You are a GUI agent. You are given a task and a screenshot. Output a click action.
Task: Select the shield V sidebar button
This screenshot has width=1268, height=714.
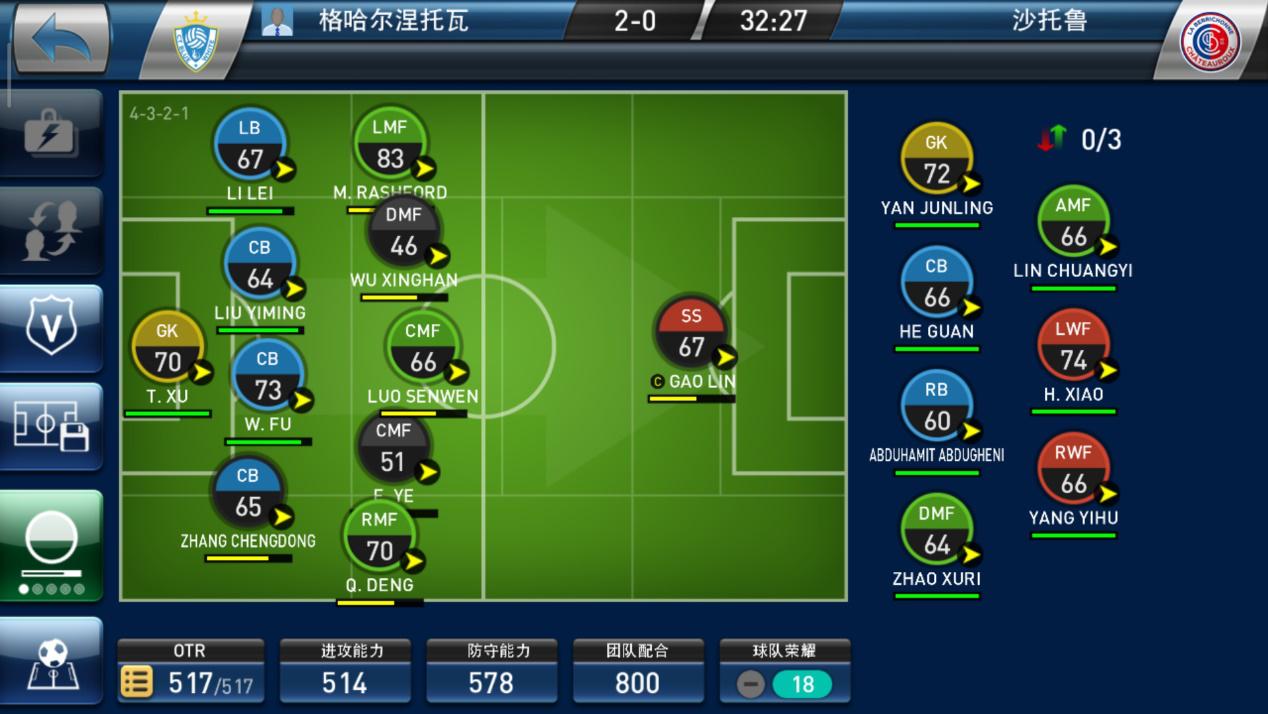click(x=52, y=328)
